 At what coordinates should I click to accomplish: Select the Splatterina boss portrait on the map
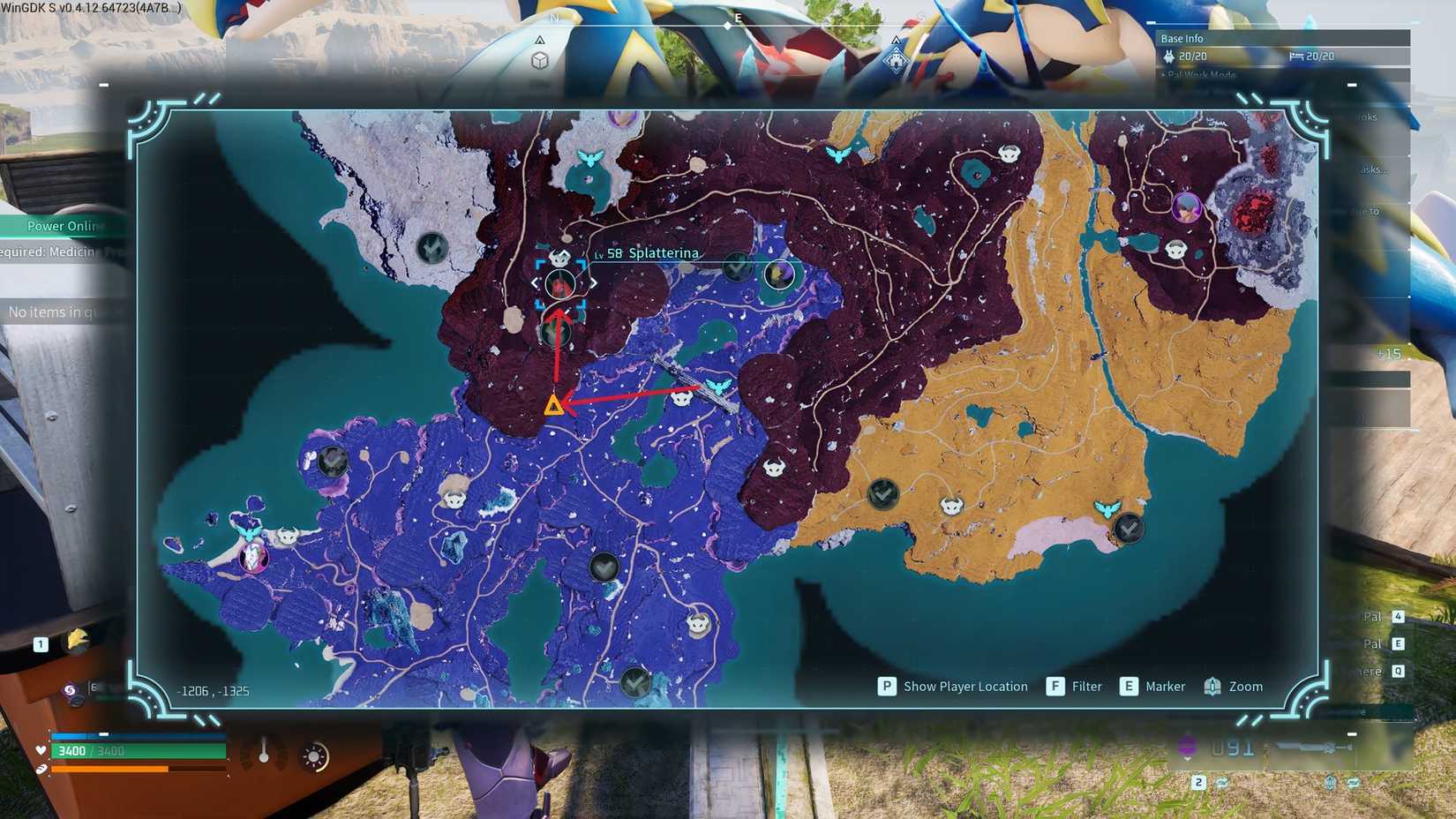561,283
